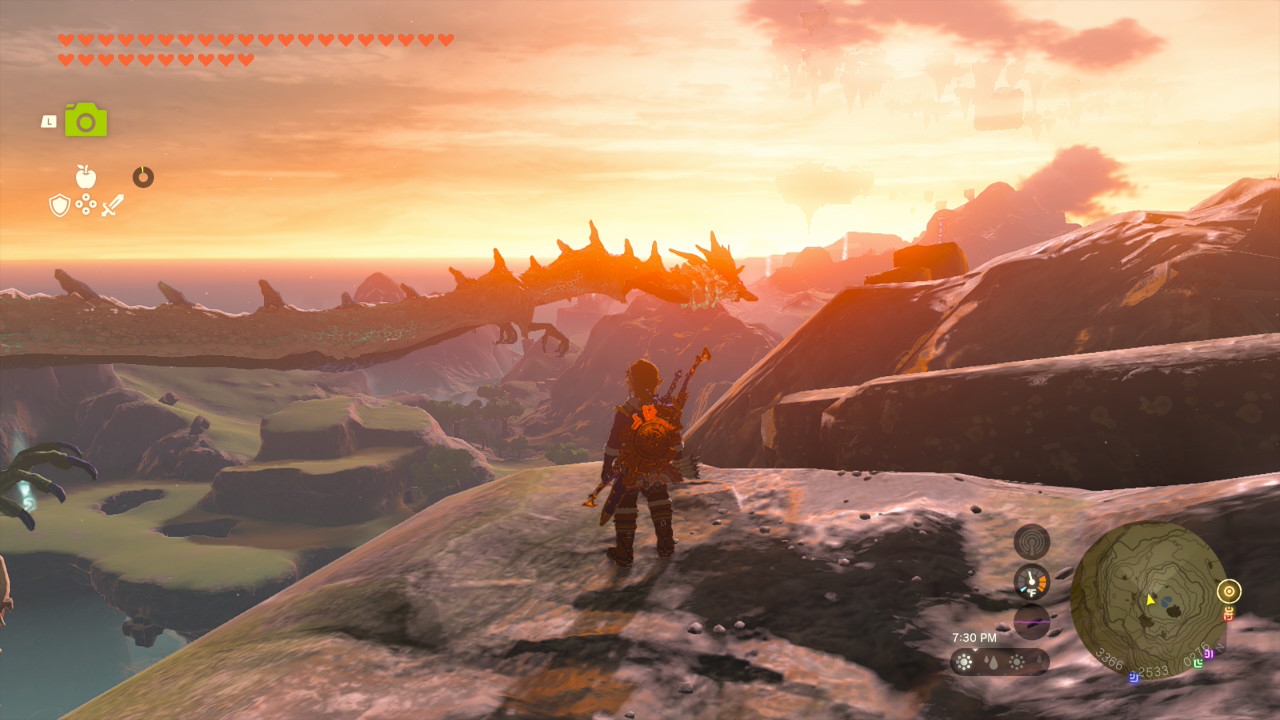The image size is (1280, 720).
Task: Toggle the shrine sensor radar icon
Action: [1031, 541]
